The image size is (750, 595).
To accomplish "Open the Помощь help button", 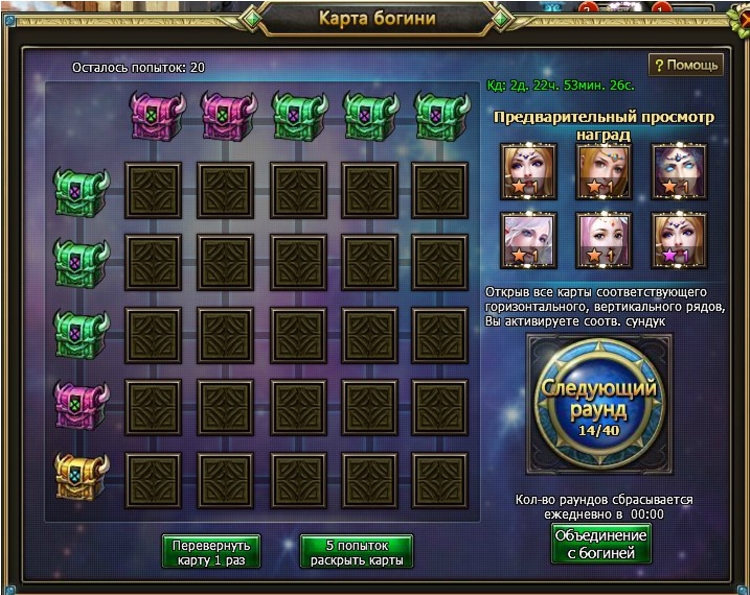I will tap(686, 65).
